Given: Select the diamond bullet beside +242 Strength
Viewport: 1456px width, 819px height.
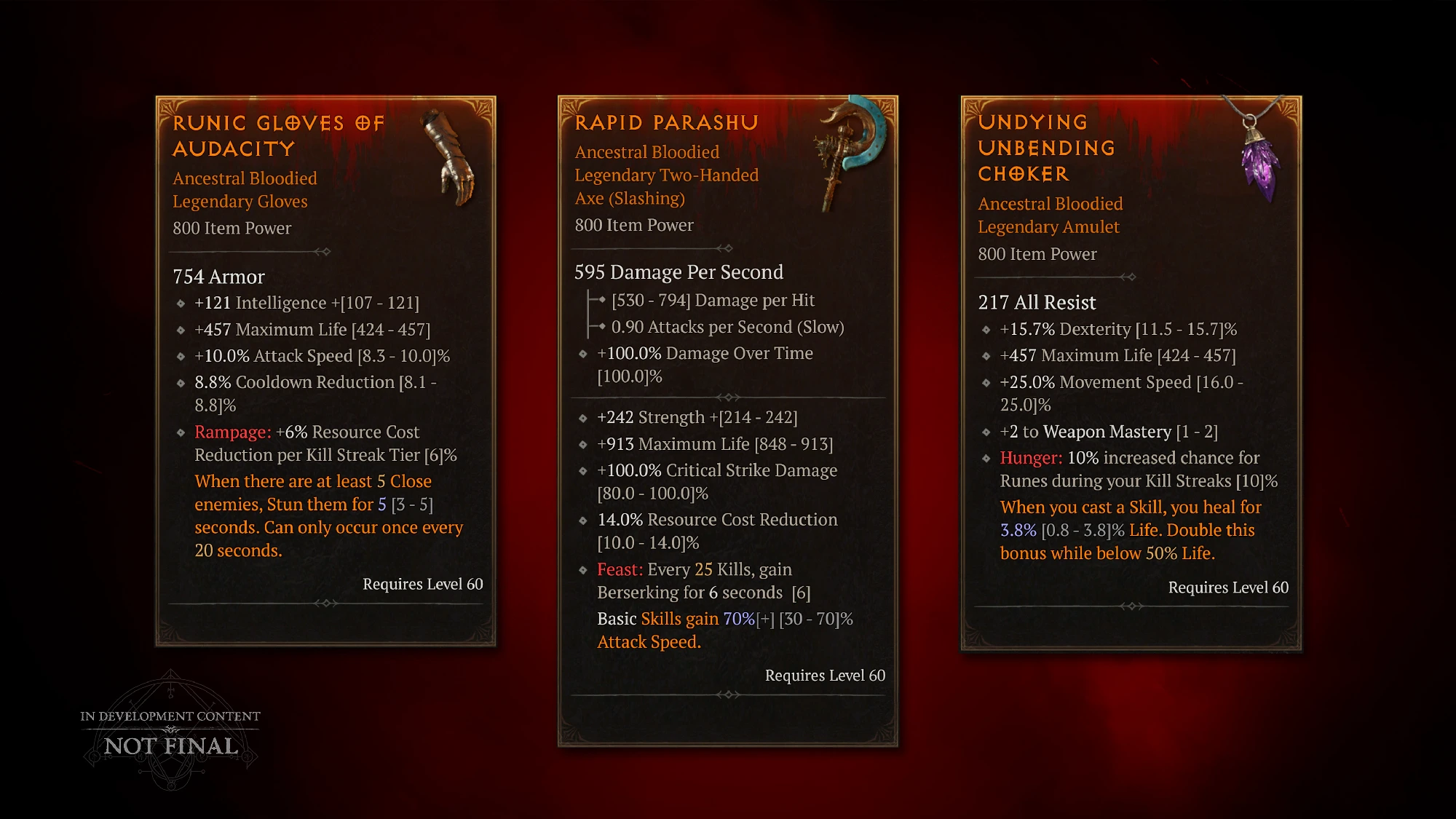Looking at the screenshot, I should click(x=582, y=419).
